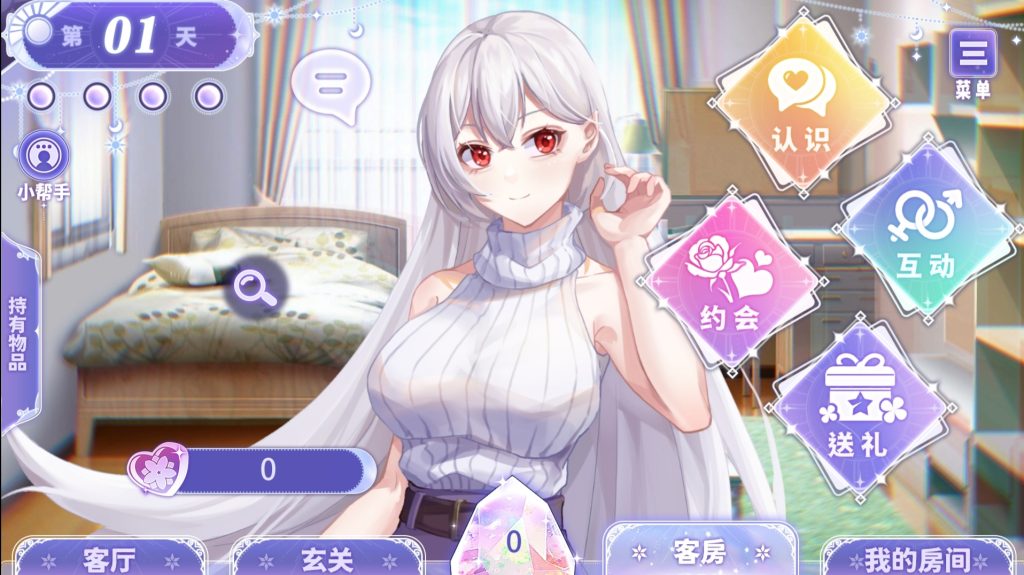Go to the 客厅 living room
This screenshot has width=1024, height=575.
pos(109,558)
